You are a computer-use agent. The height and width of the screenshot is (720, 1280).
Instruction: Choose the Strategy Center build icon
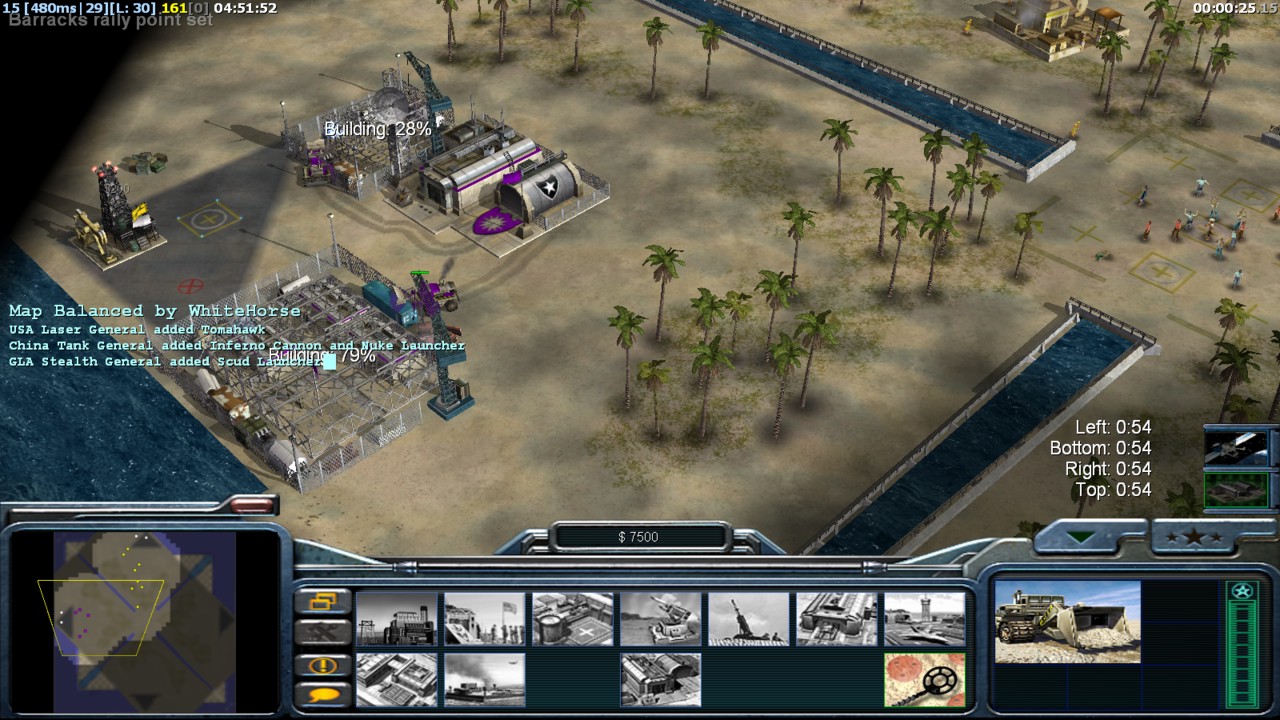pyautogui.click(x=397, y=680)
